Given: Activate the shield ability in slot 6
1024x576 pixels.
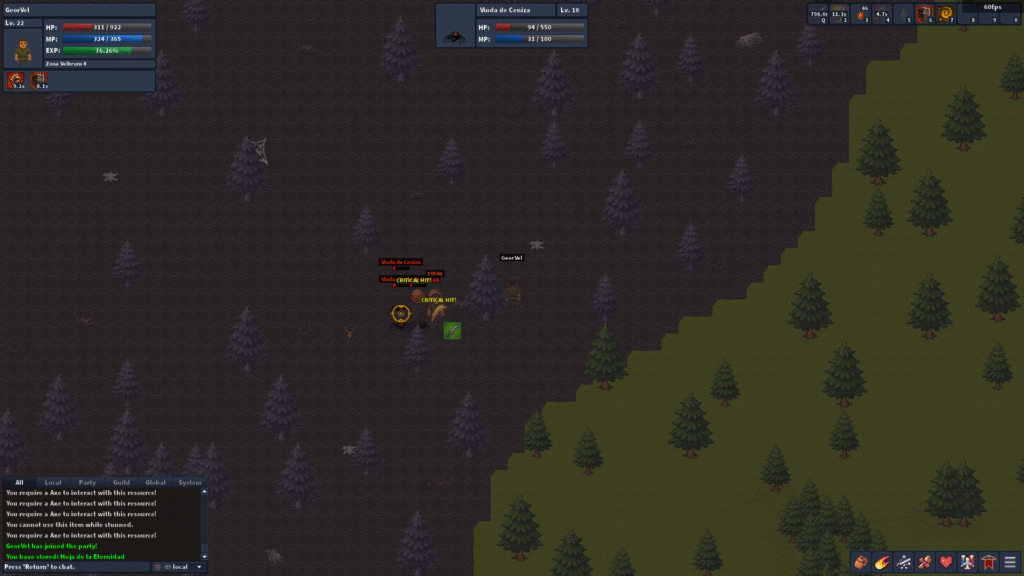Looking at the screenshot, I should 925,14.
